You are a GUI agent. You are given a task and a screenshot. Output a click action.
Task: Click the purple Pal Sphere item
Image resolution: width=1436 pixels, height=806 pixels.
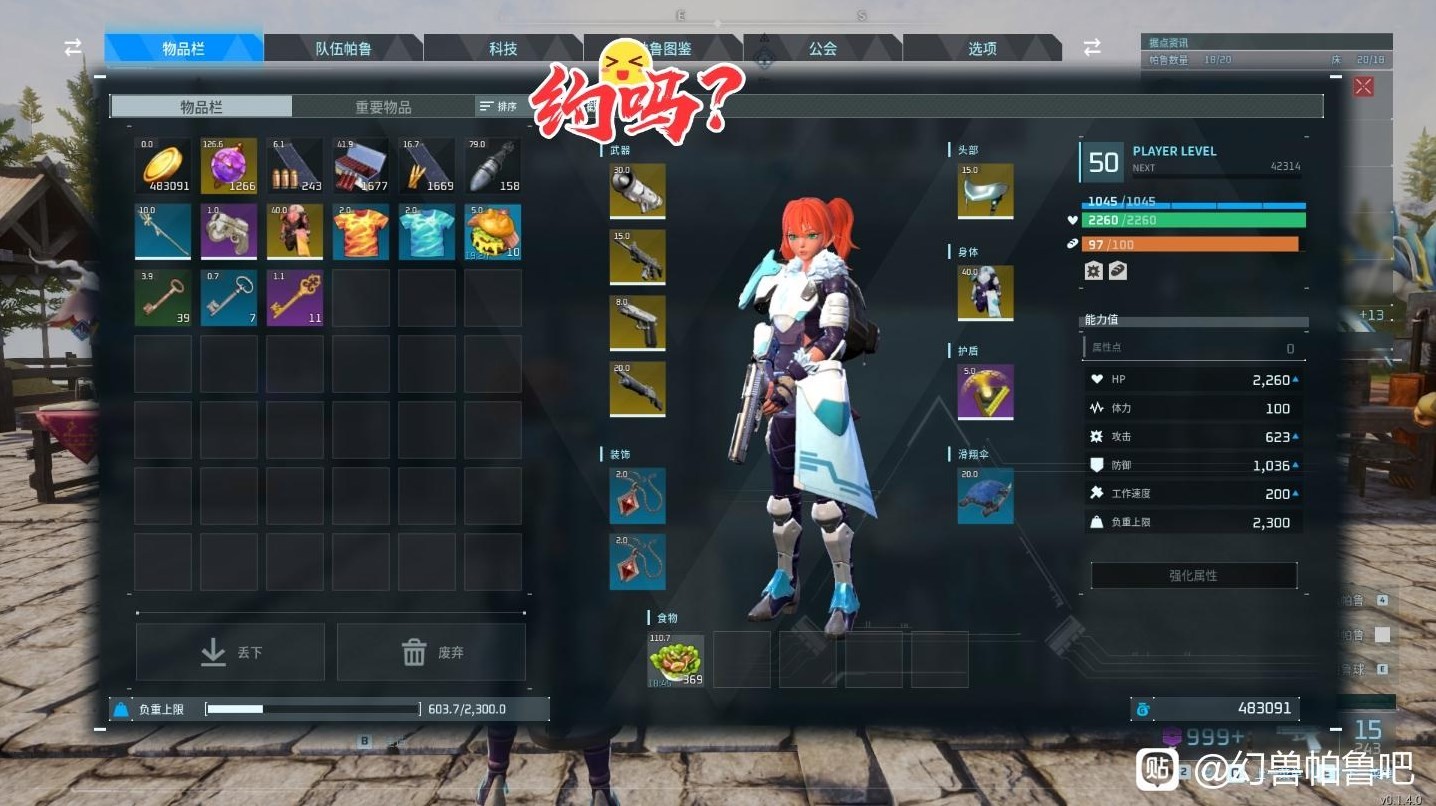tap(228, 165)
